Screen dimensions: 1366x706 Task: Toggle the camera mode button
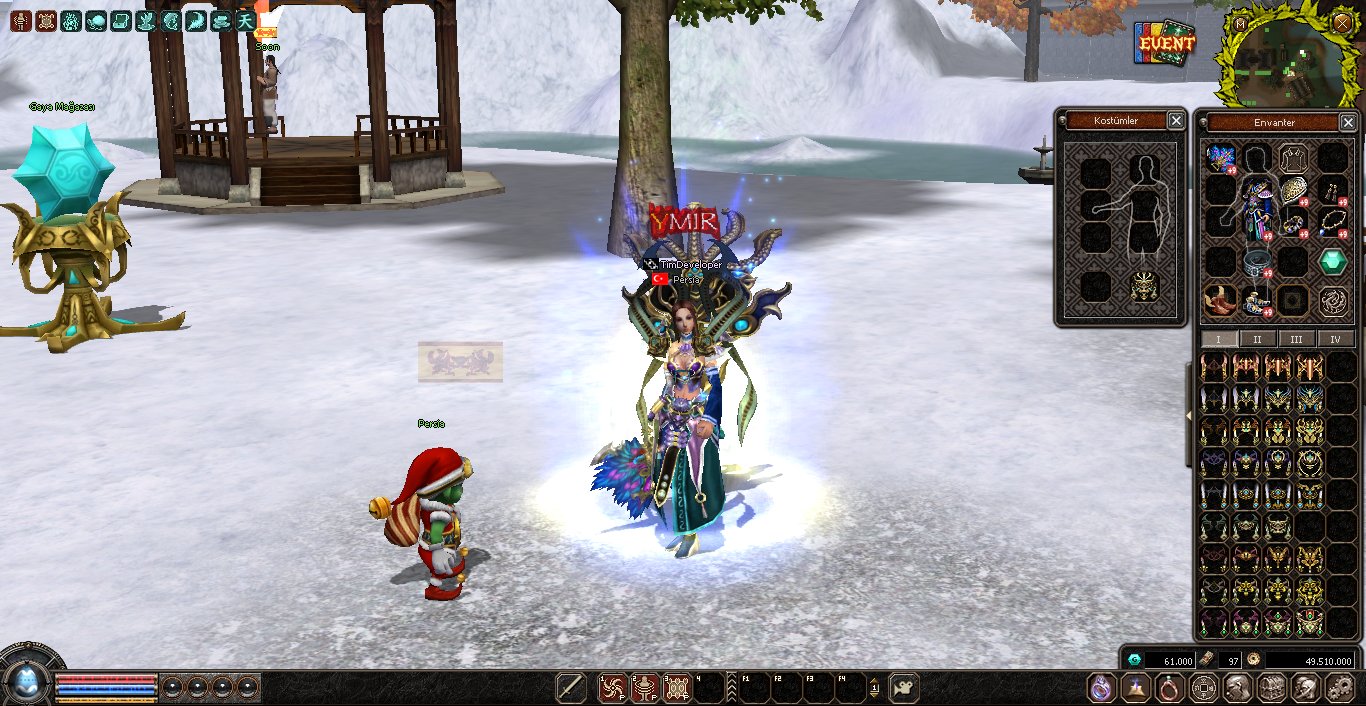(904, 688)
